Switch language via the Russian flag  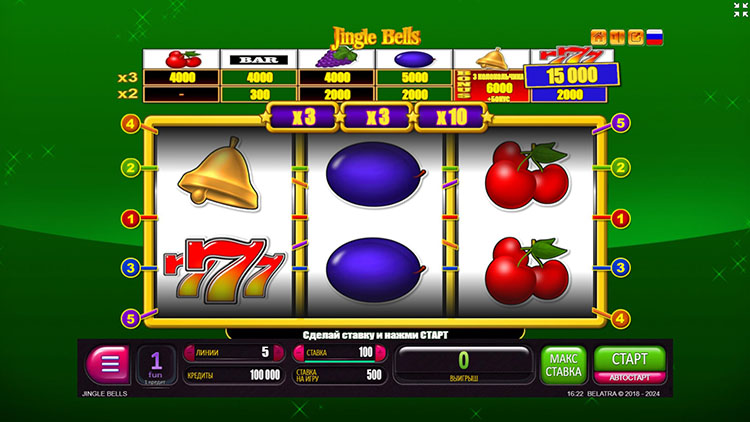656,38
